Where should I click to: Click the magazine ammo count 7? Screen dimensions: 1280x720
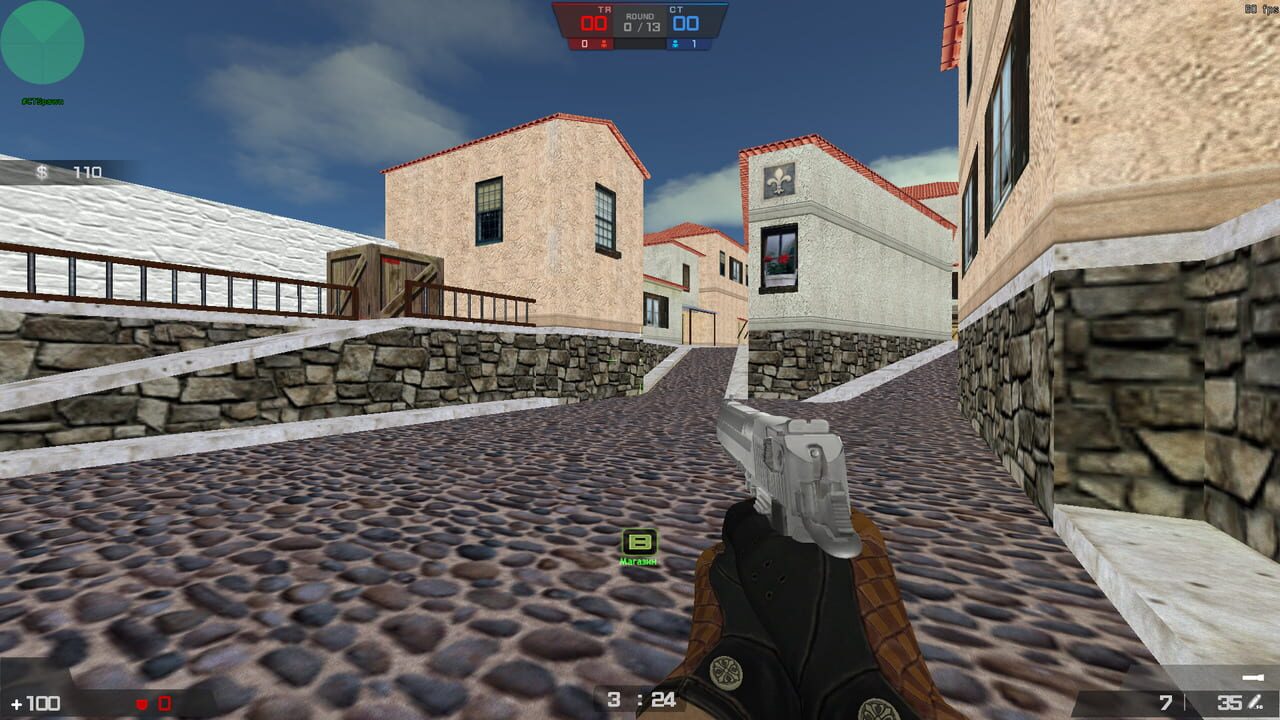tap(1165, 703)
